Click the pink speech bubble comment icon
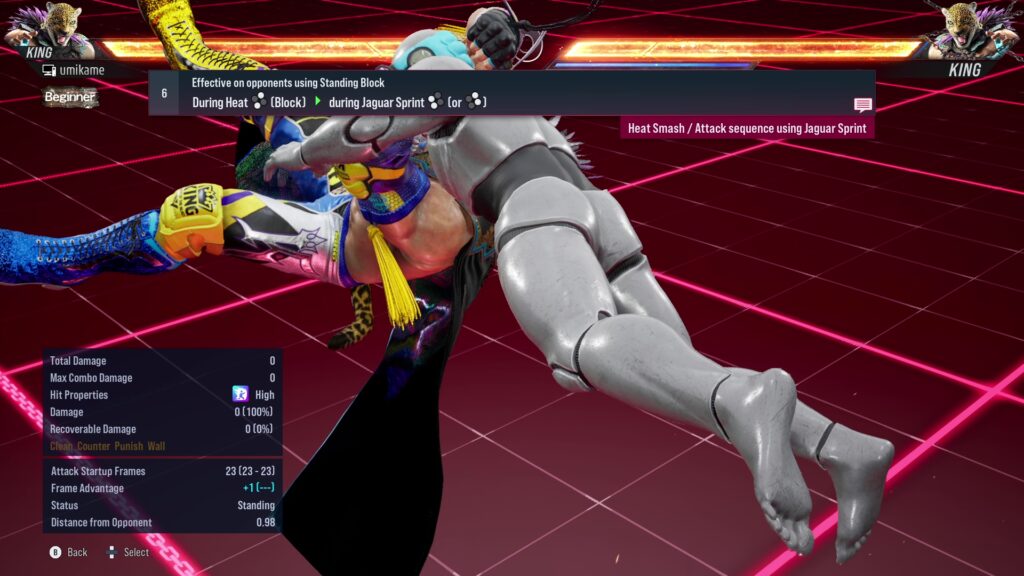The image size is (1024, 576). [862, 105]
